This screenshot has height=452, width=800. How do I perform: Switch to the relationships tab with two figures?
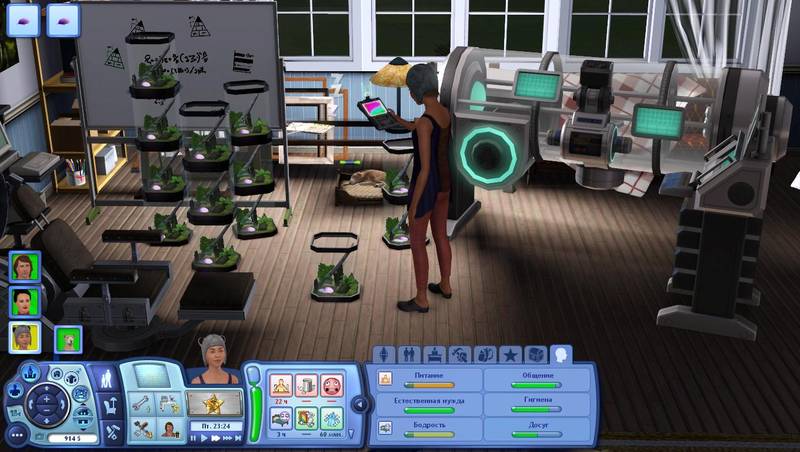coord(409,354)
